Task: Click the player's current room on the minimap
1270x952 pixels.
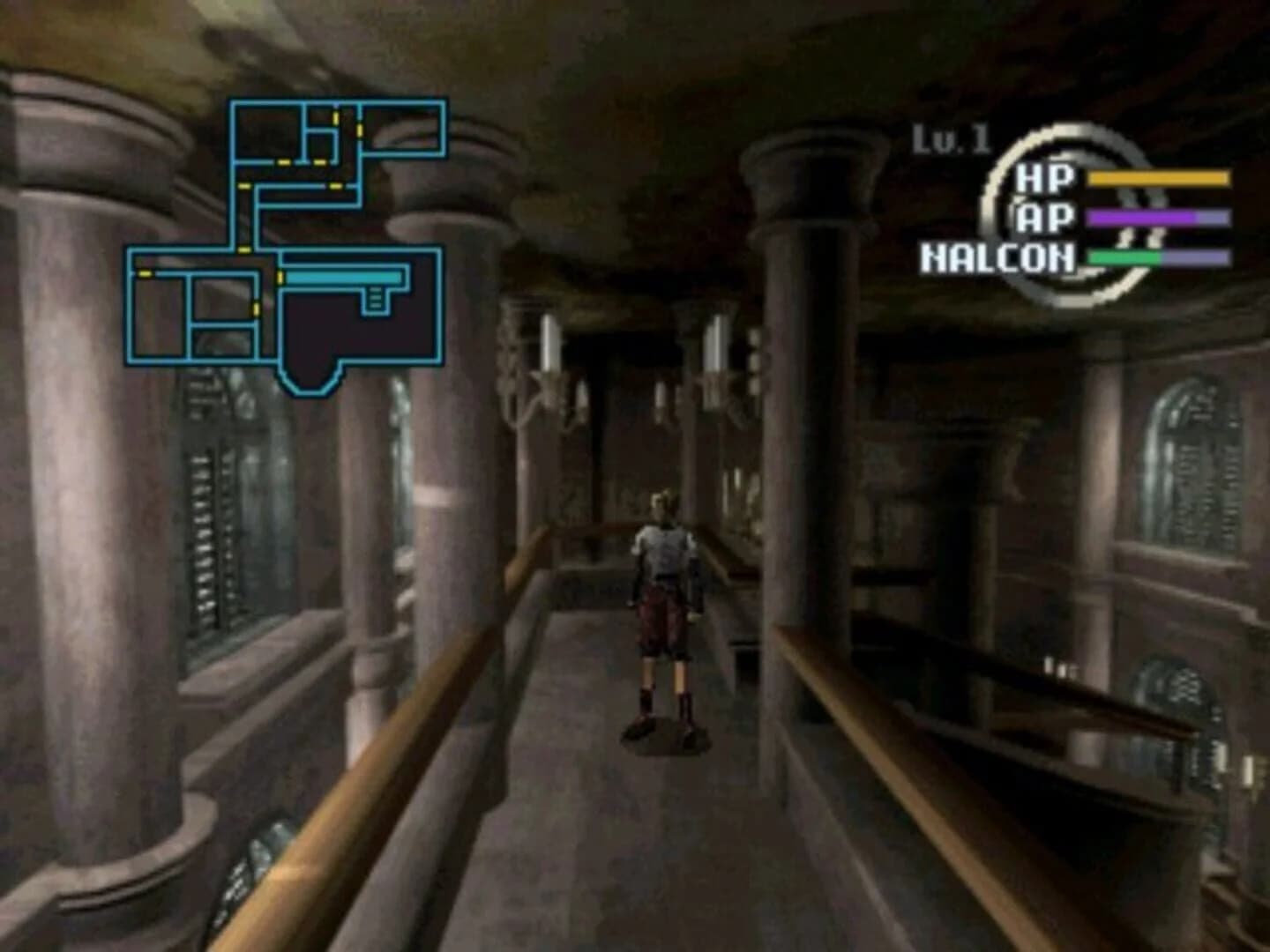Action: (x=344, y=277)
